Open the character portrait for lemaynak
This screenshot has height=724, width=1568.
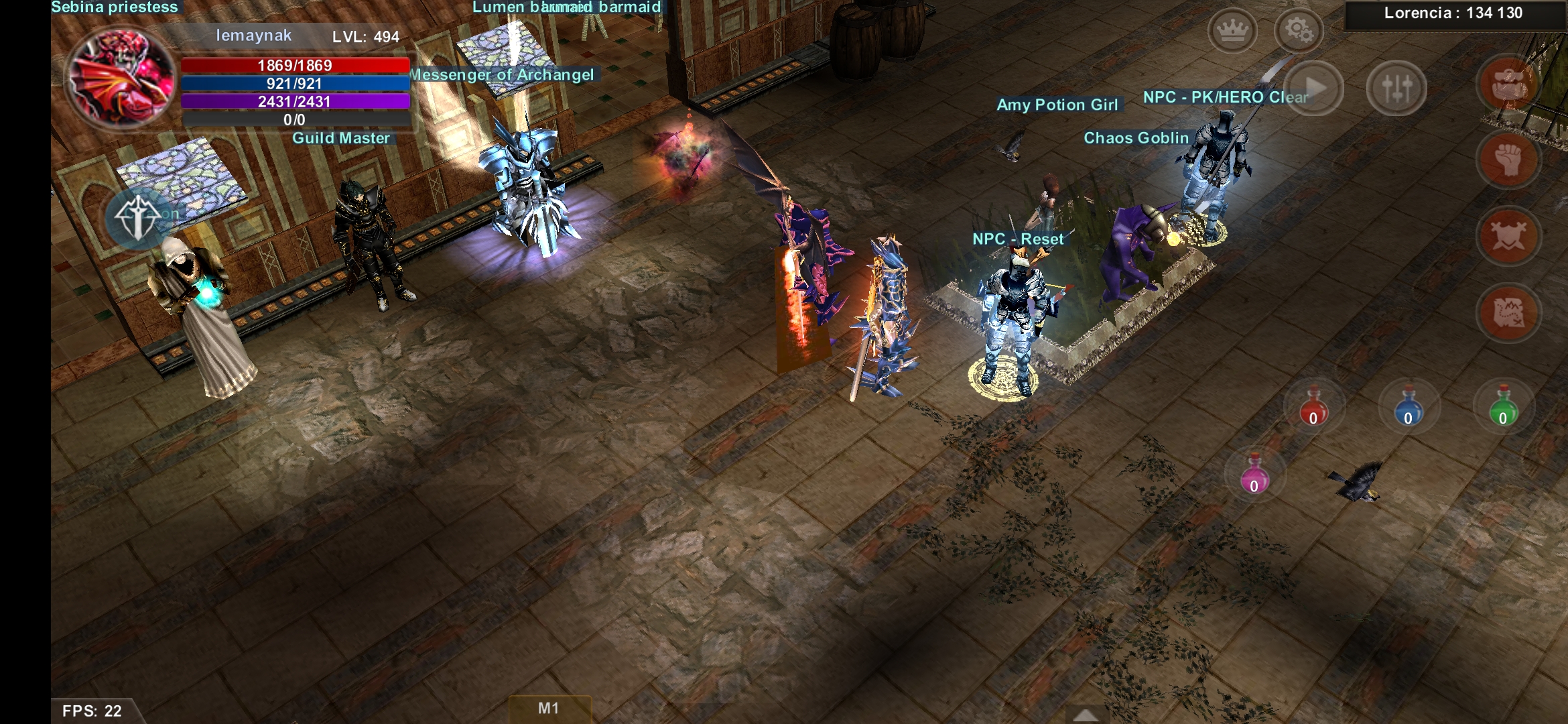coord(121,78)
